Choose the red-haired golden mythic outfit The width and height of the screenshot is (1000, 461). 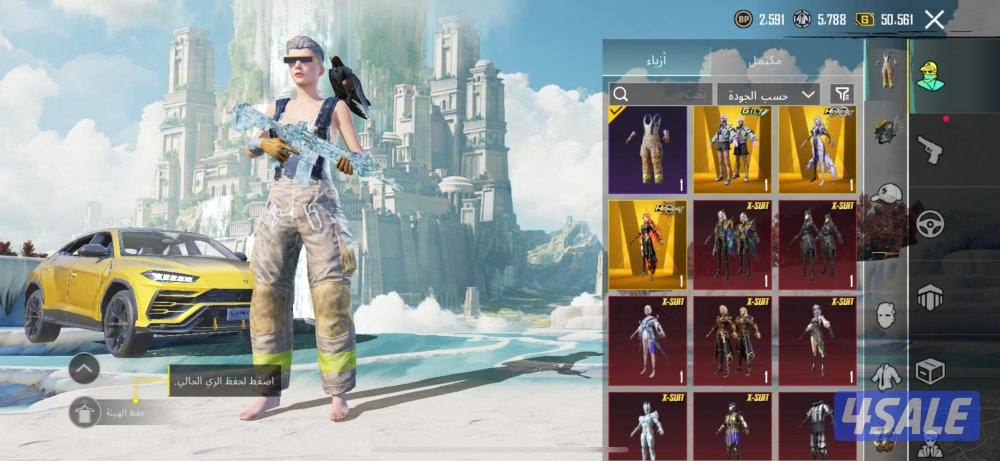pyautogui.click(x=648, y=244)
